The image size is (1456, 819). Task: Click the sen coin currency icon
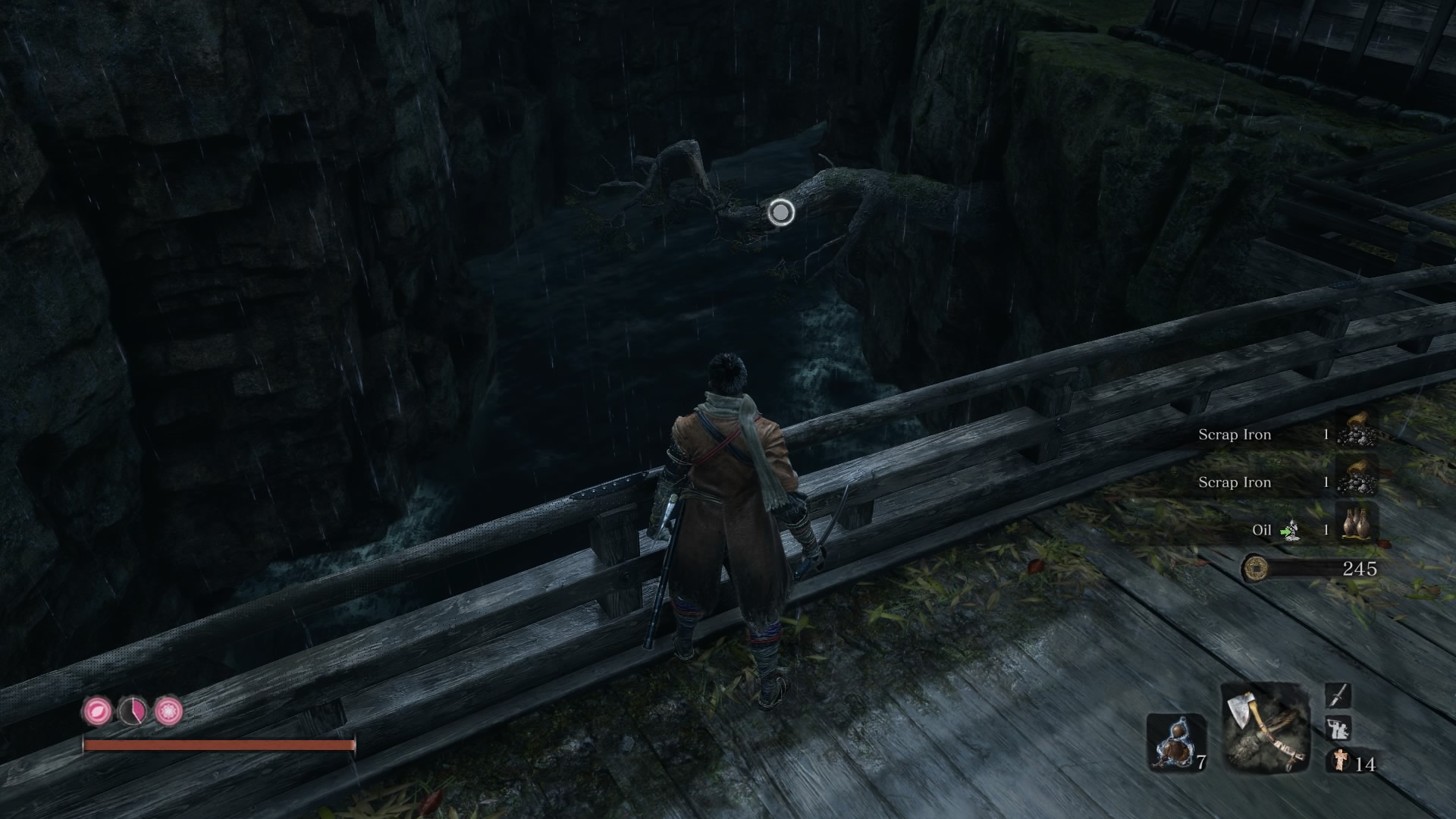click(1257, 567)
